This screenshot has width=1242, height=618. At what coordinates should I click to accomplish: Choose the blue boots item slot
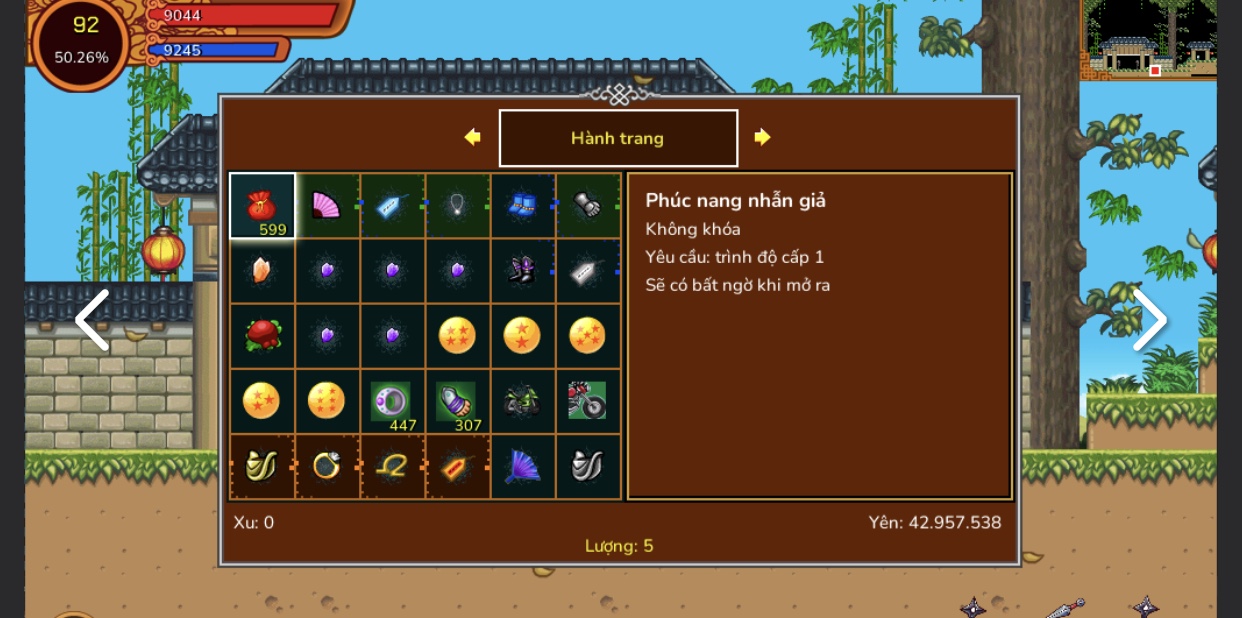[x=522, y=206]
